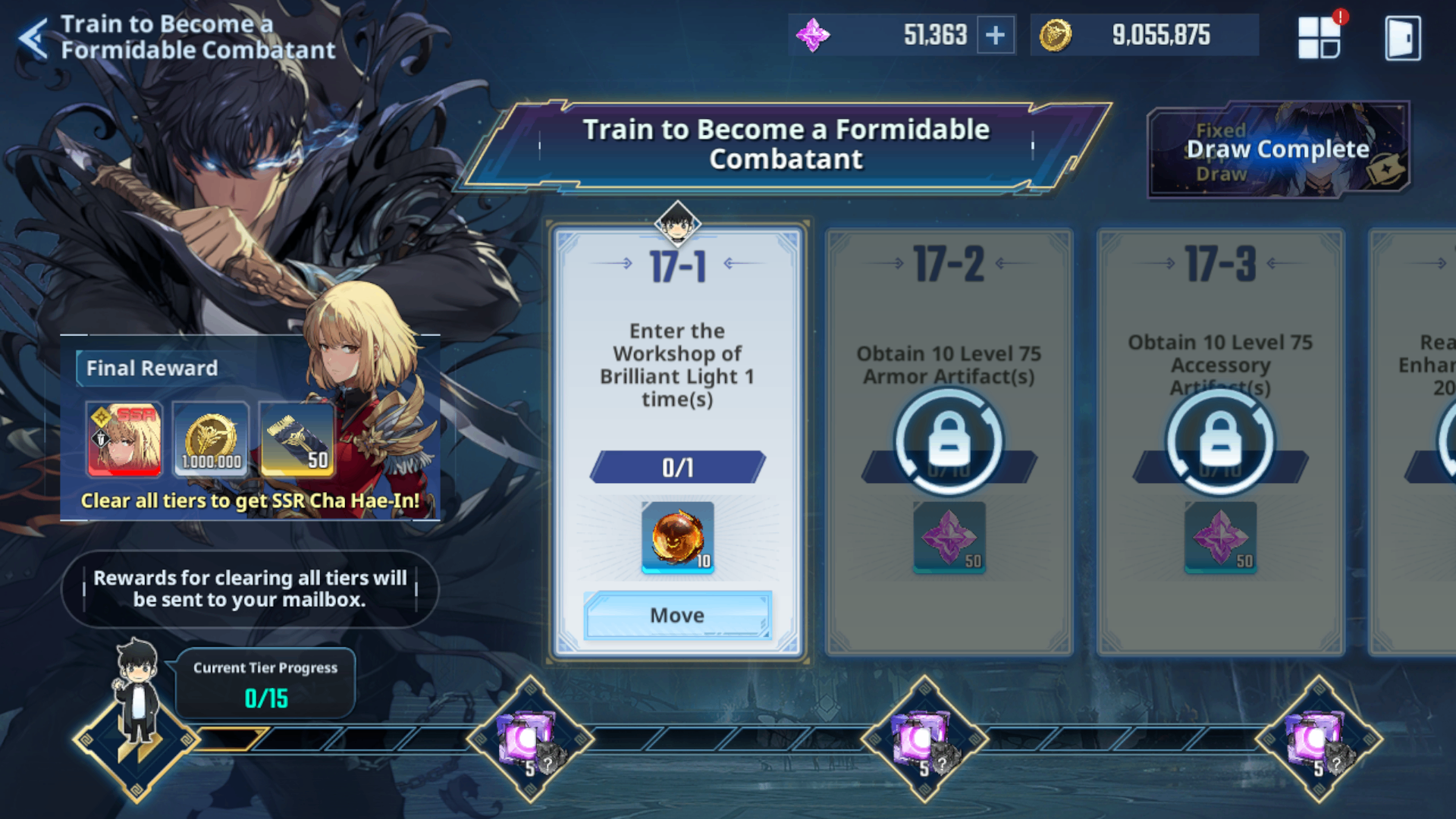Screen dimensions: 1456x819
Task: View the 1,000,000 gold final reward
Action: tap(211, 439)
